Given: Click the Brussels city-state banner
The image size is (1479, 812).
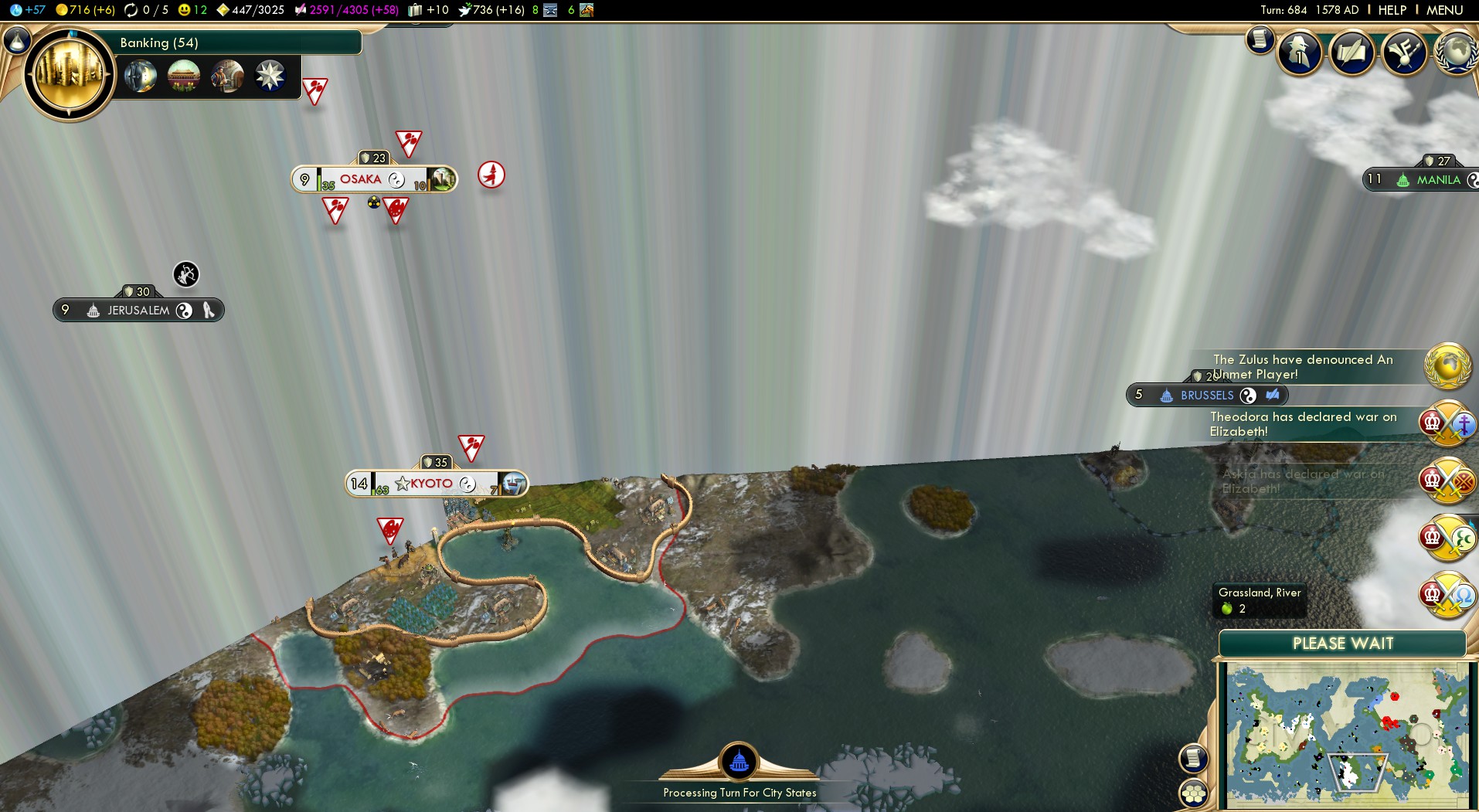Looking at the screenshot, I should 1206,396.
